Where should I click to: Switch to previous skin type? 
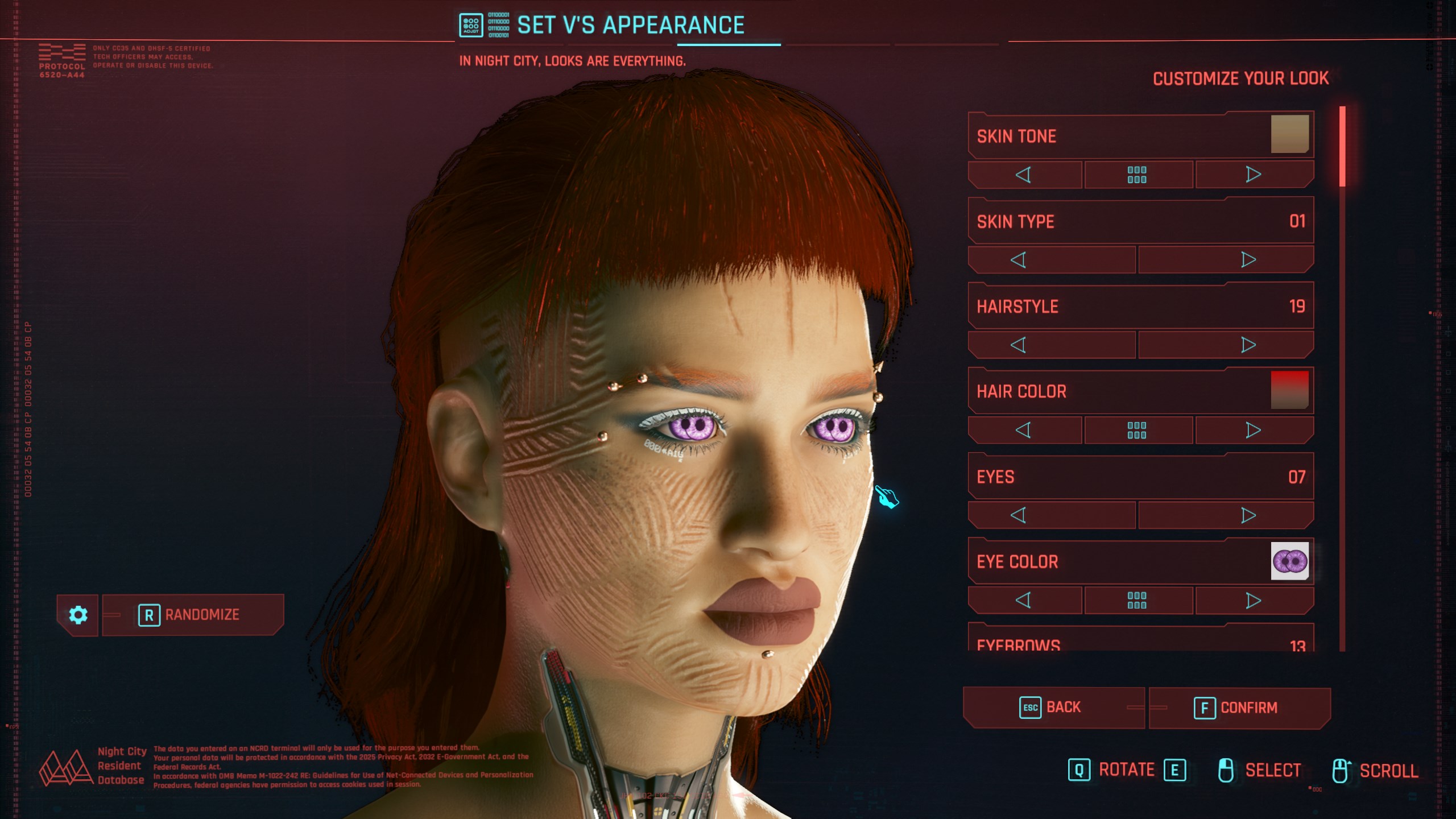(x=1019, y=260)
